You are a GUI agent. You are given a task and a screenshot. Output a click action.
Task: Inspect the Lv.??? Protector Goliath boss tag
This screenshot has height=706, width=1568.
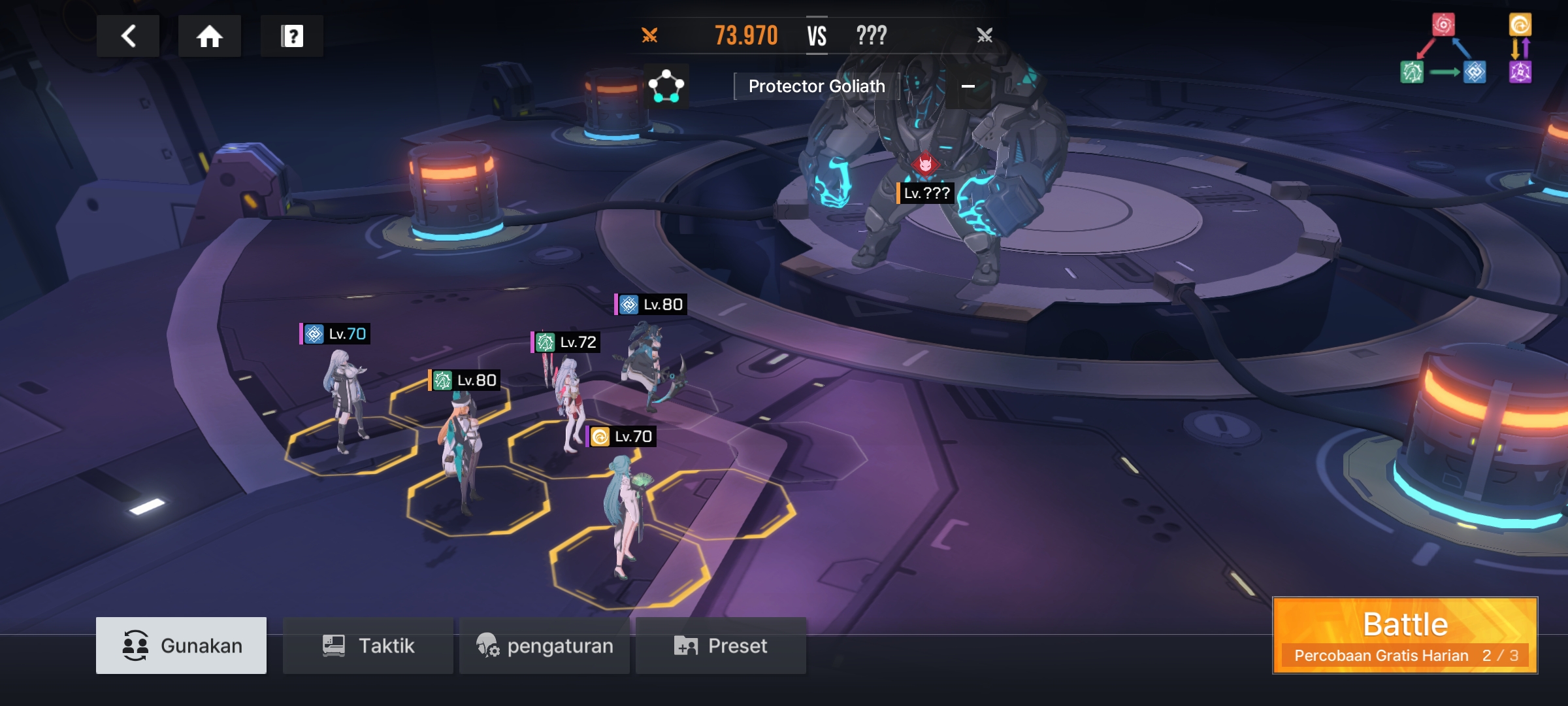click(x=926, y=193)
